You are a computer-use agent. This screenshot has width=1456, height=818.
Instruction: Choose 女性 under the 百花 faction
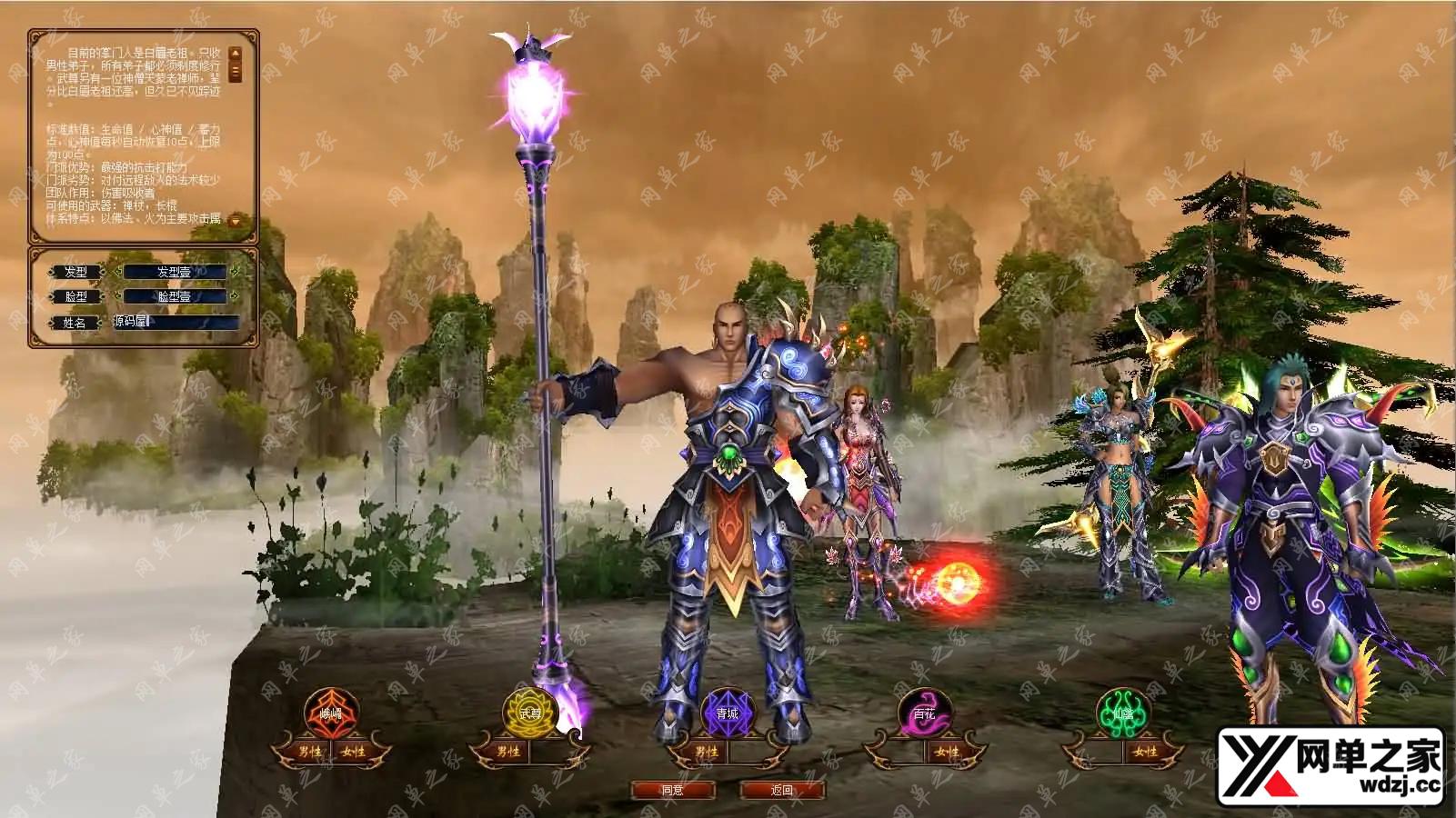947,753
